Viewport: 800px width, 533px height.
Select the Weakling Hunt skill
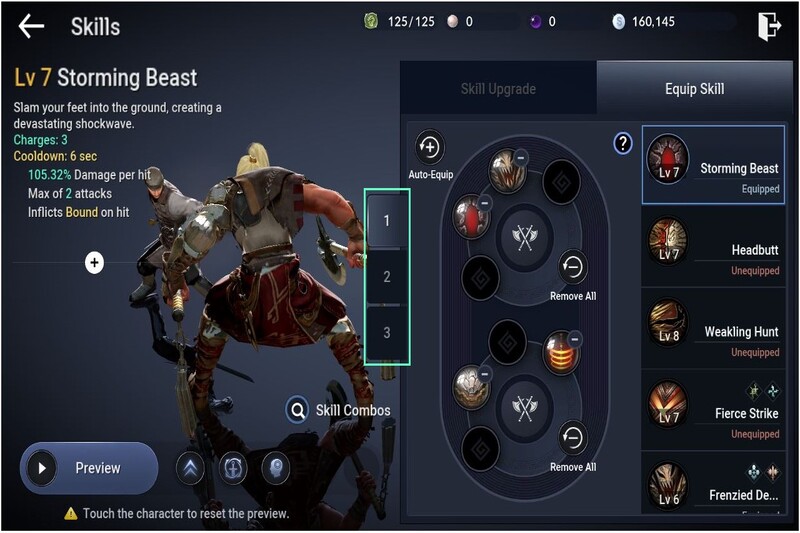[x=714, y=330]
